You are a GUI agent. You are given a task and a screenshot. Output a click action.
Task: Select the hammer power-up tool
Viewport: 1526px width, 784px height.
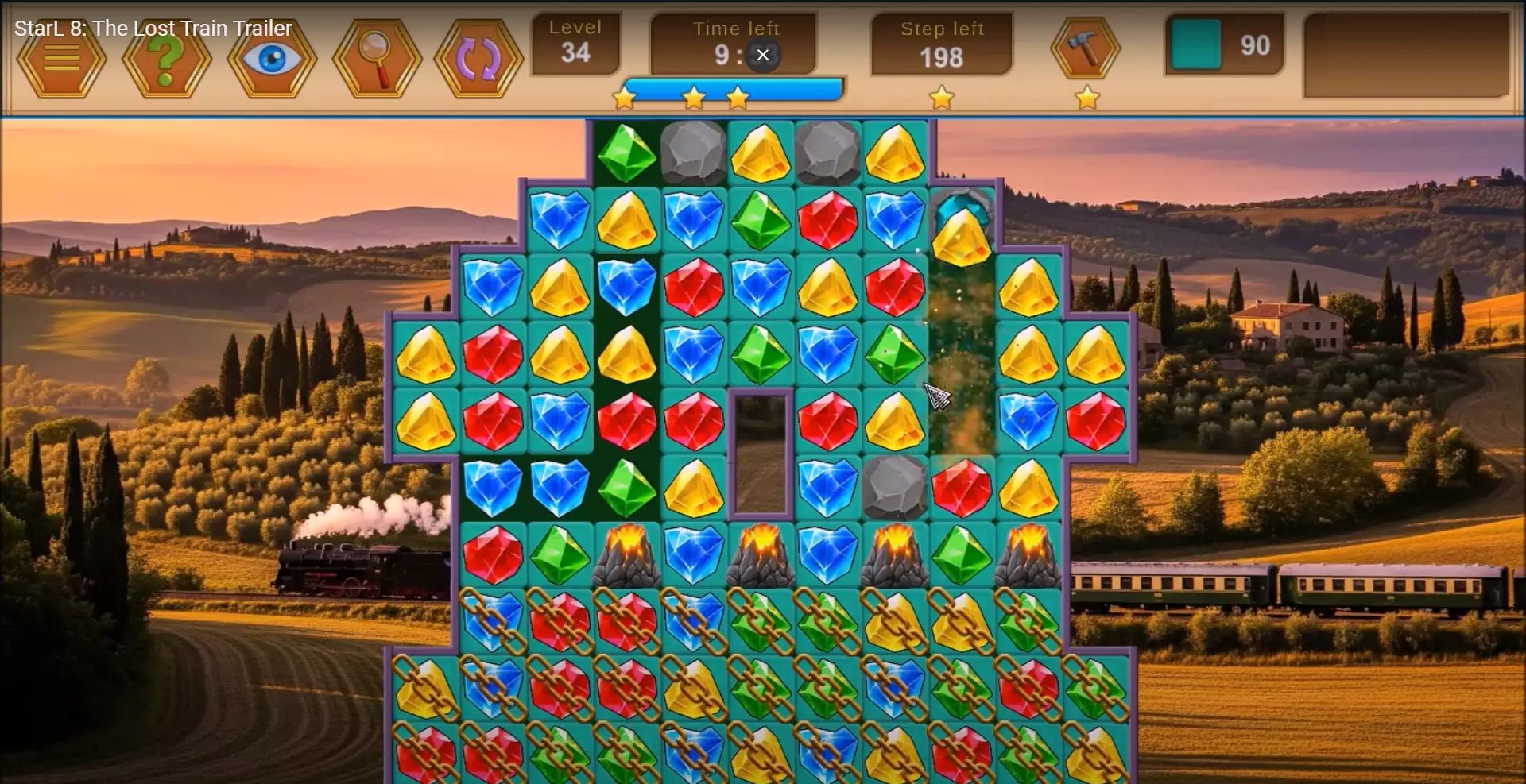tap(1085, 49)
